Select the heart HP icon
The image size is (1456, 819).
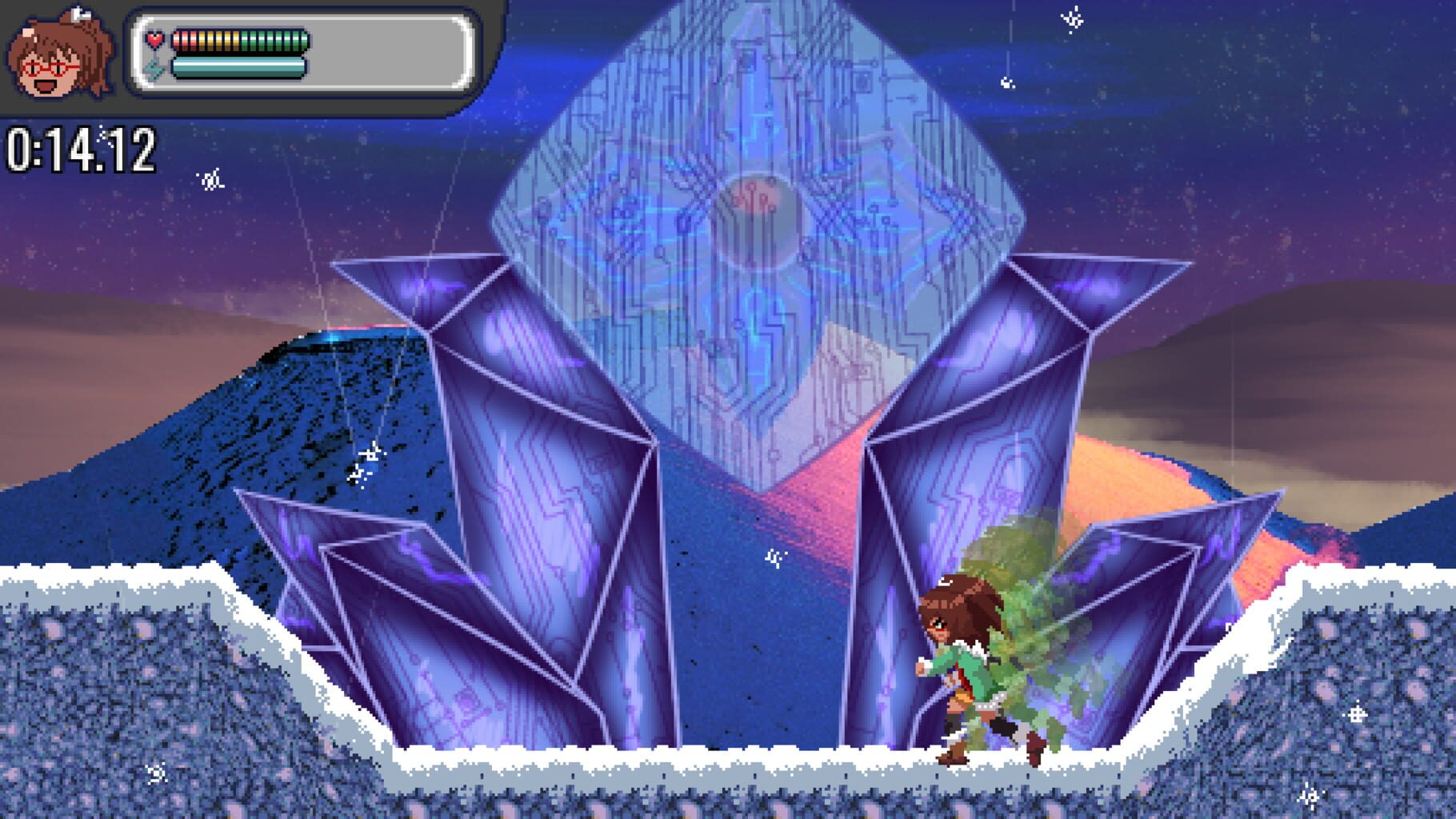click(155, 38)
